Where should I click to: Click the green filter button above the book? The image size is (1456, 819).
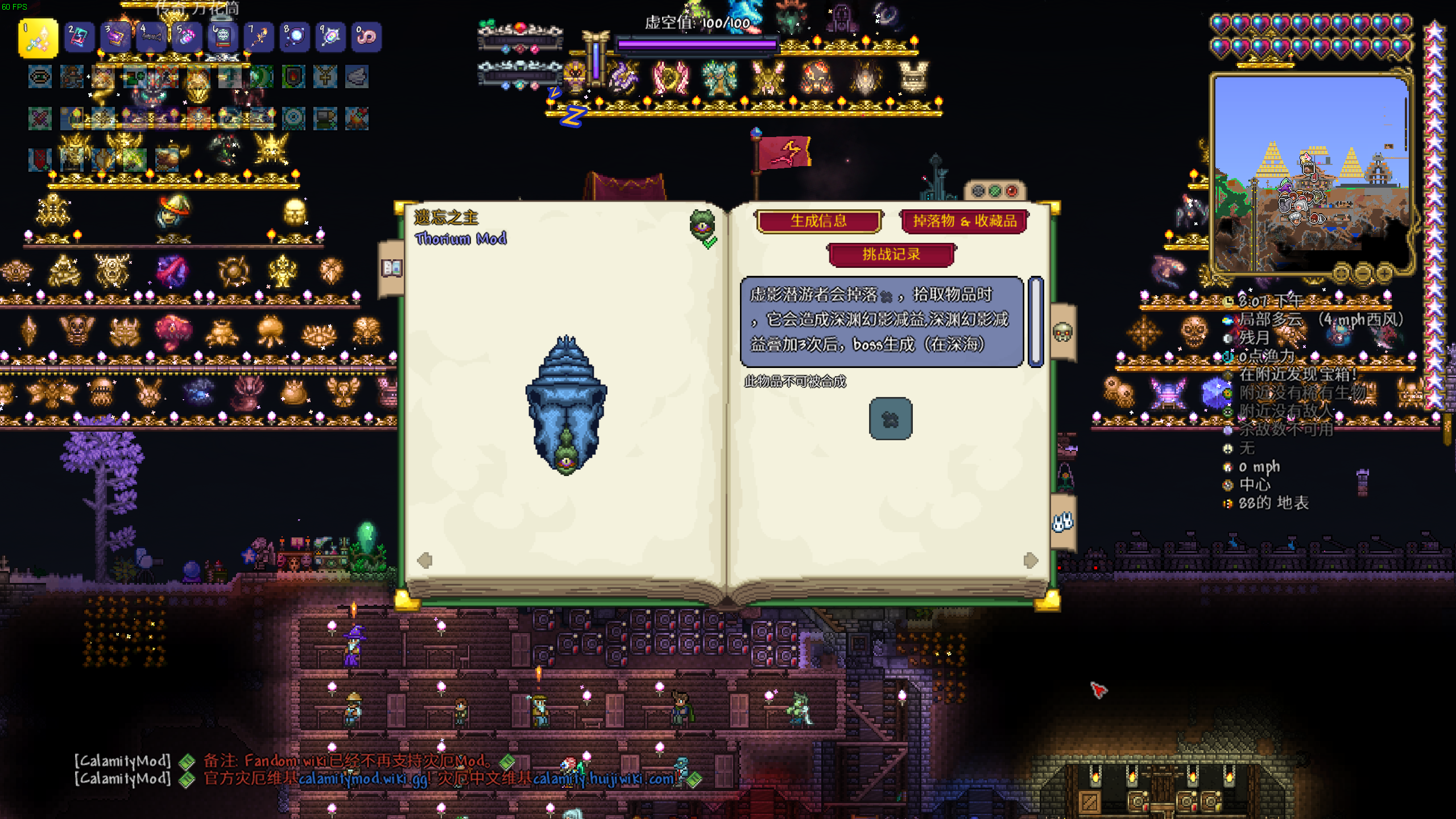[995, 191]
